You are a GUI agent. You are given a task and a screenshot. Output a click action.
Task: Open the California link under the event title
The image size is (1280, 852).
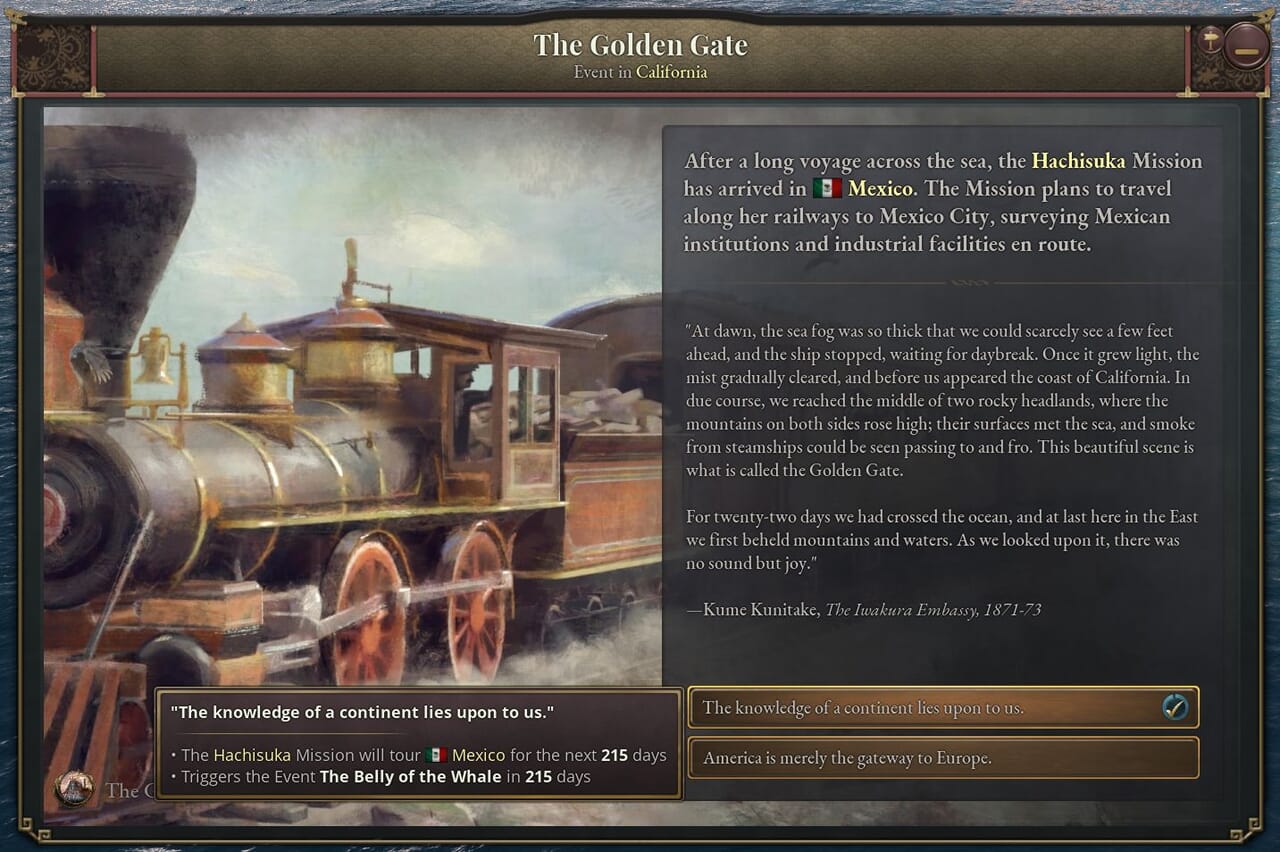point(671,72)
